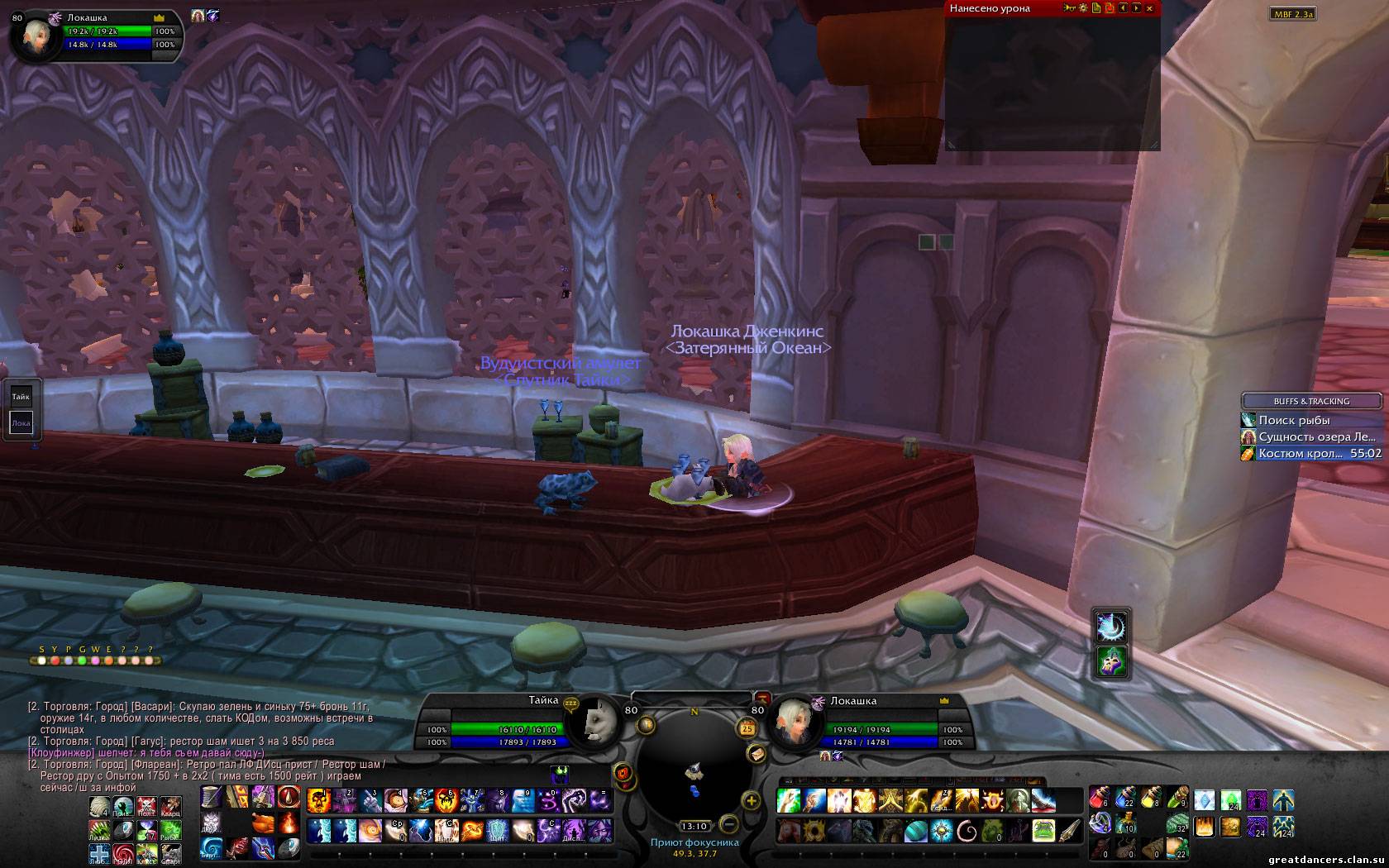Click the Костюм крол... buff entry

point(1294,453)
